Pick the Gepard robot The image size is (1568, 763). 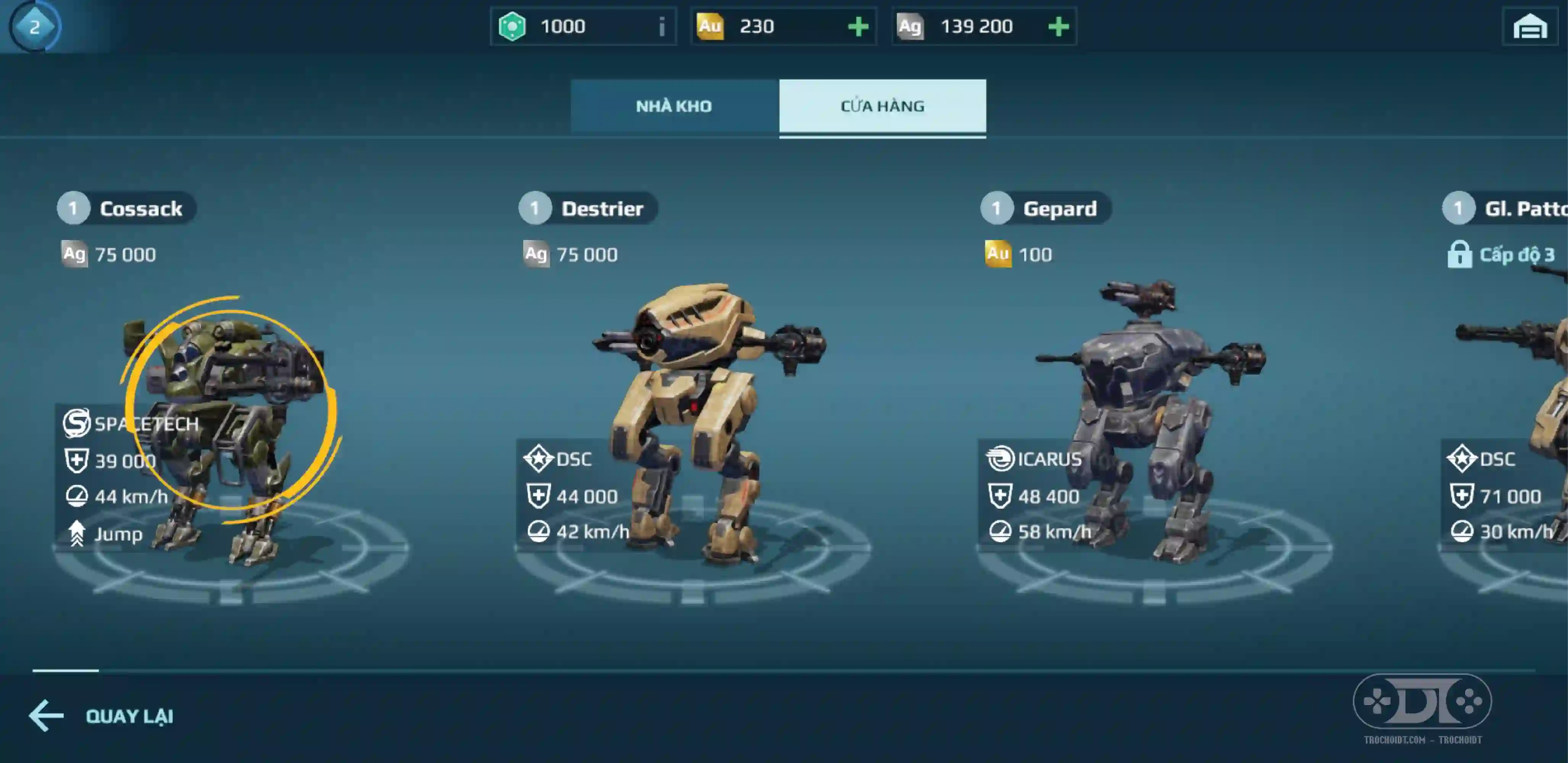point(1151,420)
